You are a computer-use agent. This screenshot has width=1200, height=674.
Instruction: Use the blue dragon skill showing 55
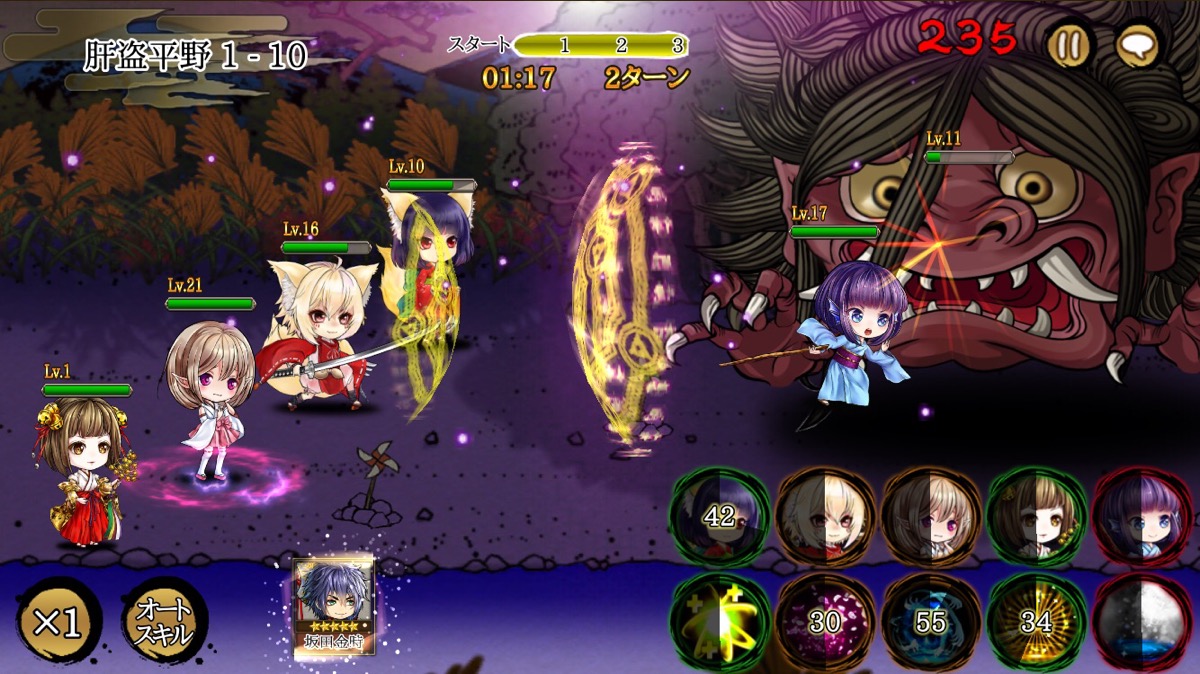931,622
